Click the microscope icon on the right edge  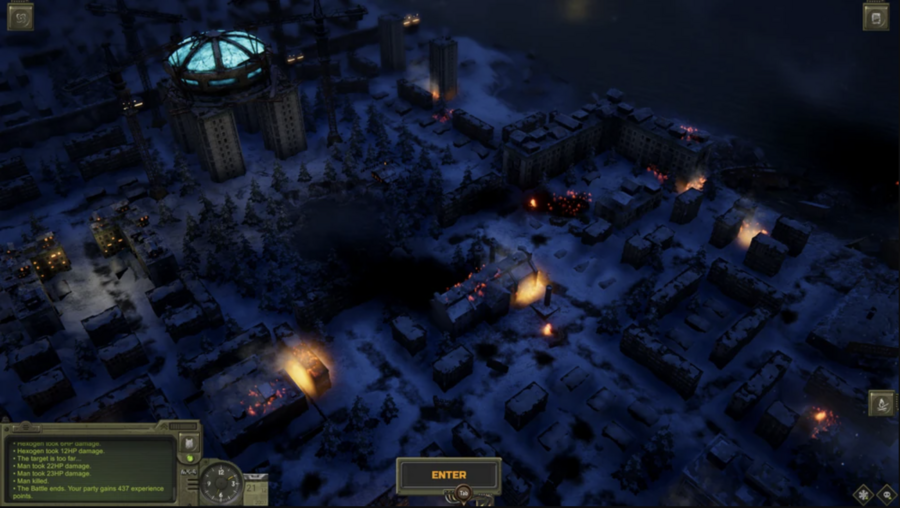[x=881, y=403]
